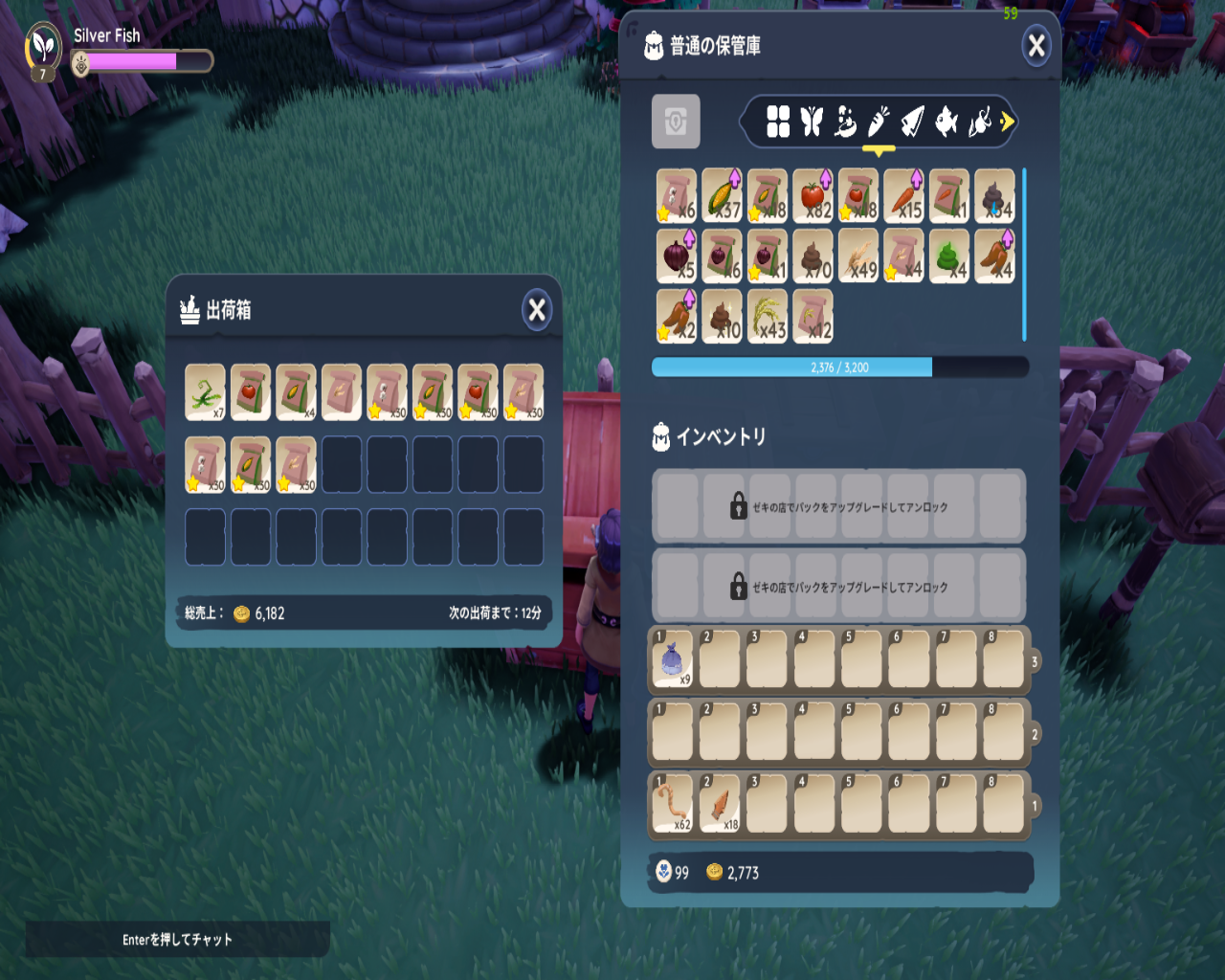Viewport: 1225px width, 980px height.
Task: Pick the rice stalk stack x43
Action: click(767, 316)
